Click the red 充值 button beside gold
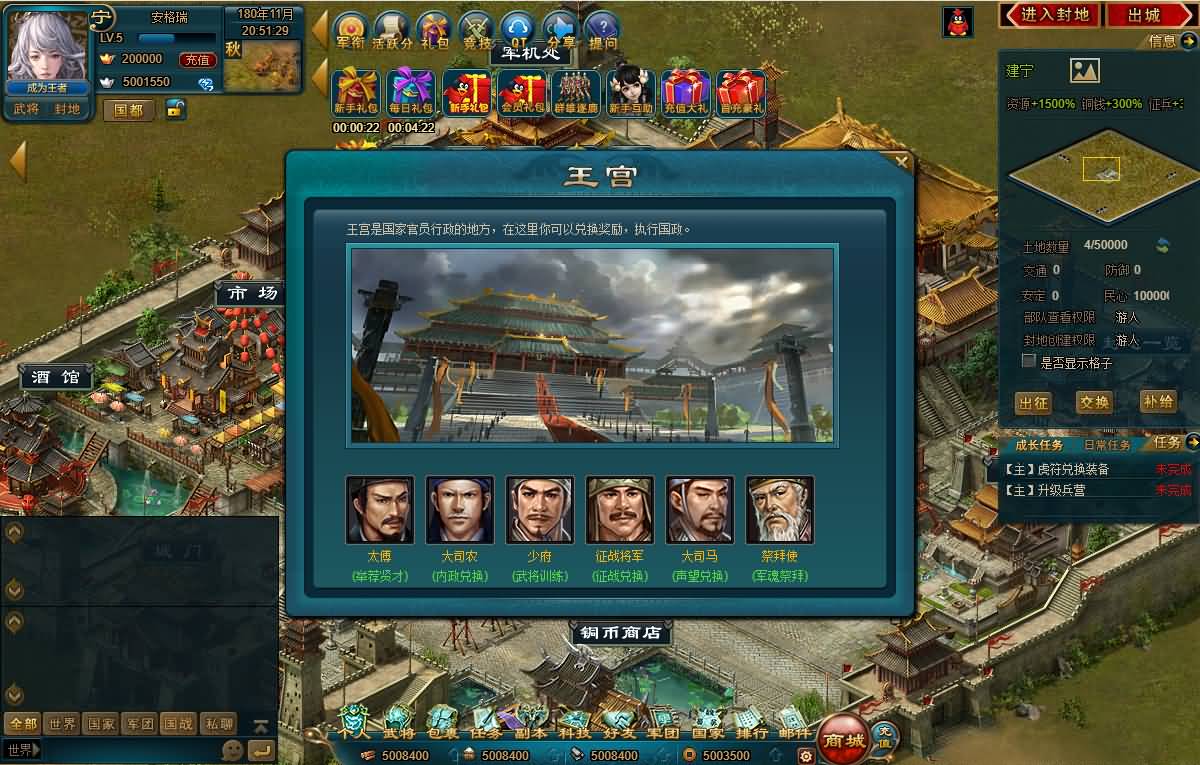The image size is (1200, 765). tap(197, 59)
